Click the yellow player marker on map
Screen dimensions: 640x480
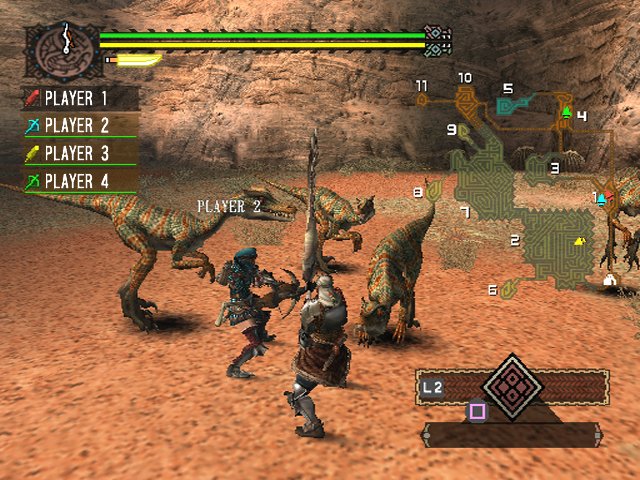[579, 241]
